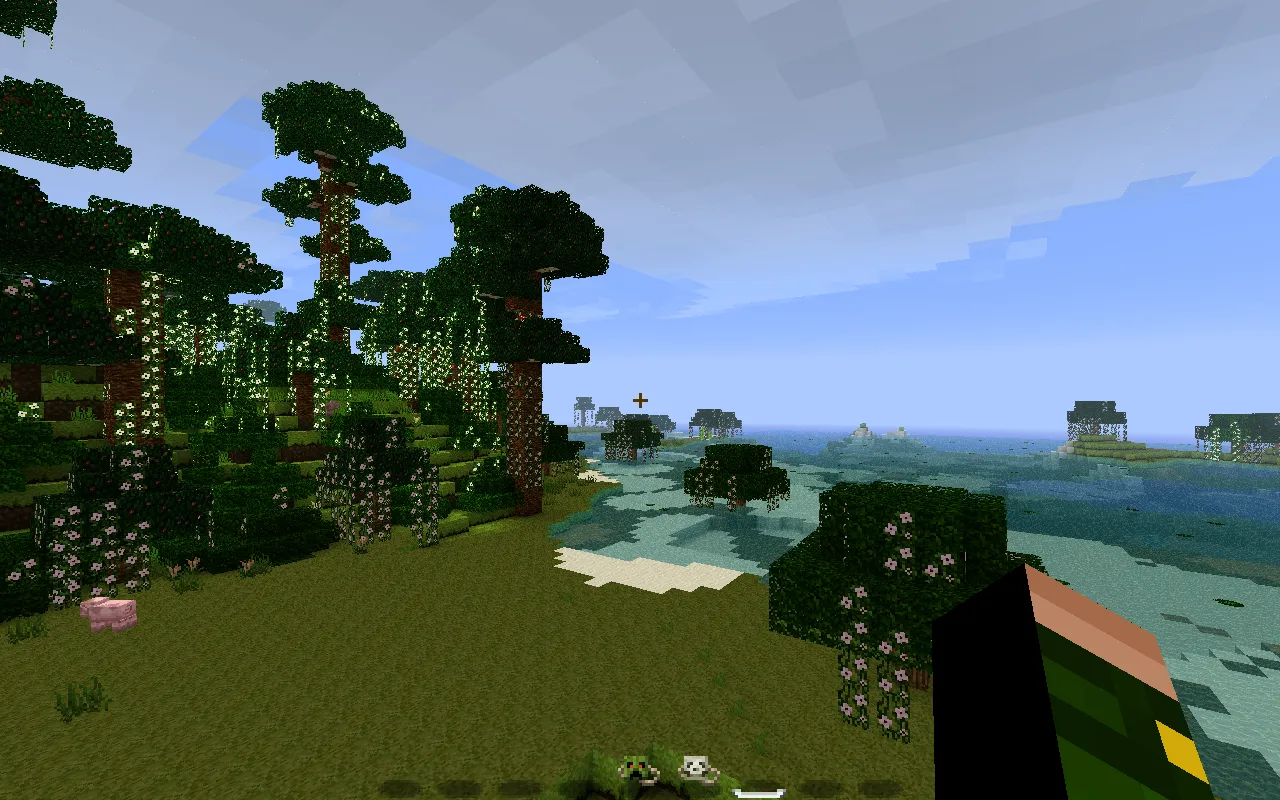
Task: Click the orange crosshair at screen center
Action: coord(639,399)
